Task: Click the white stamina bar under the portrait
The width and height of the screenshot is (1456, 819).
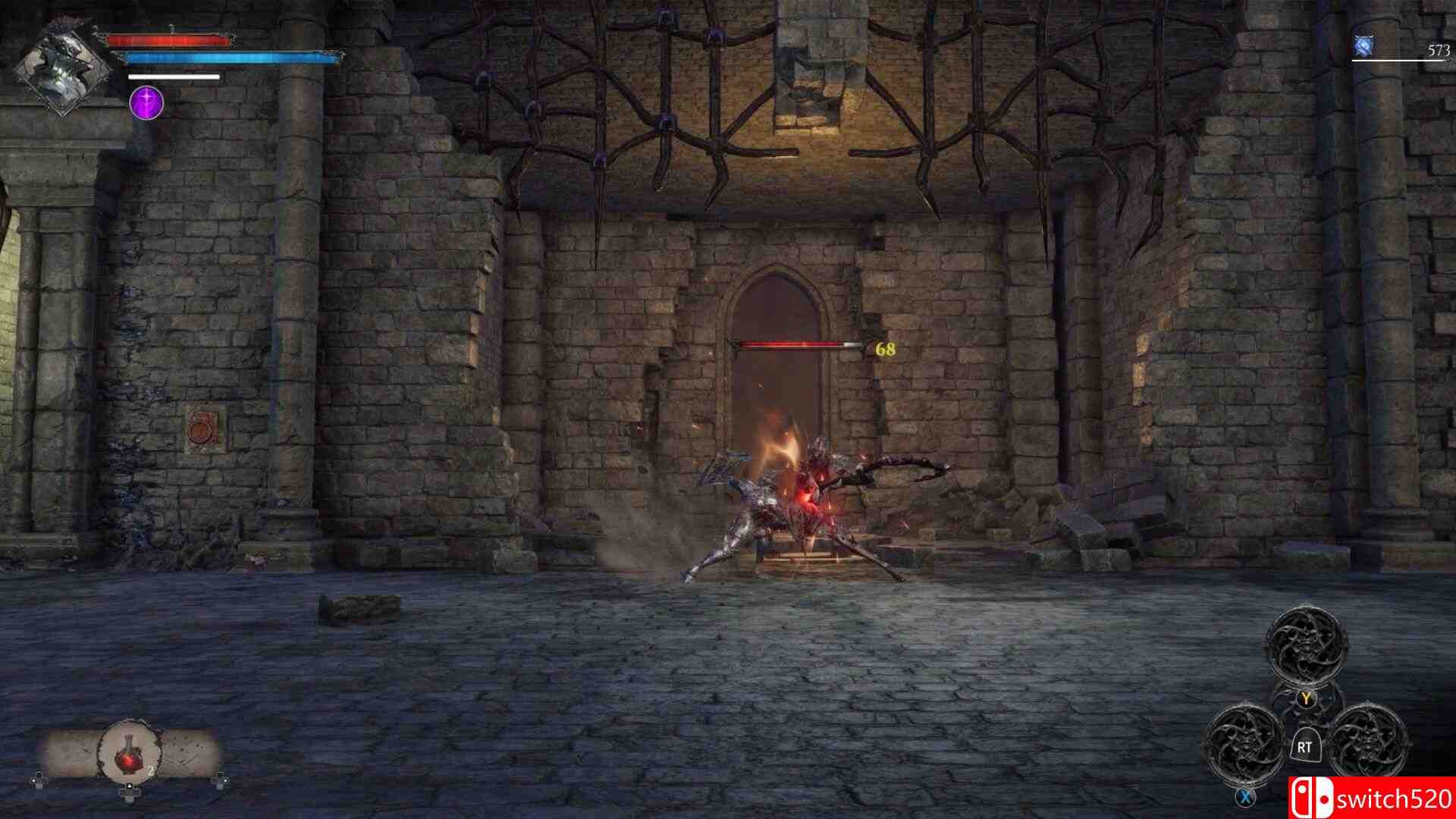Action: click(173, 77)
